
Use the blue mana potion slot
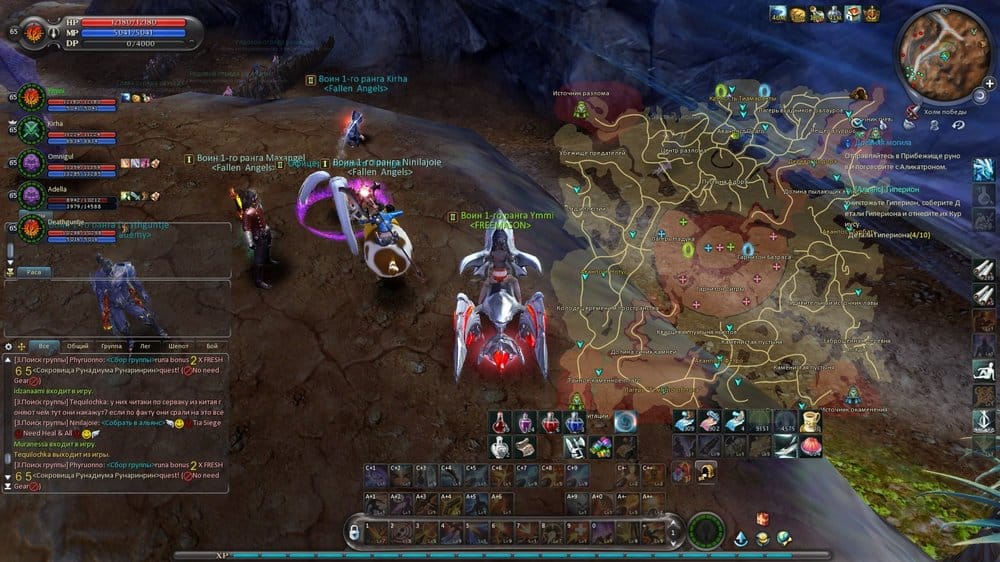[574, 423]
